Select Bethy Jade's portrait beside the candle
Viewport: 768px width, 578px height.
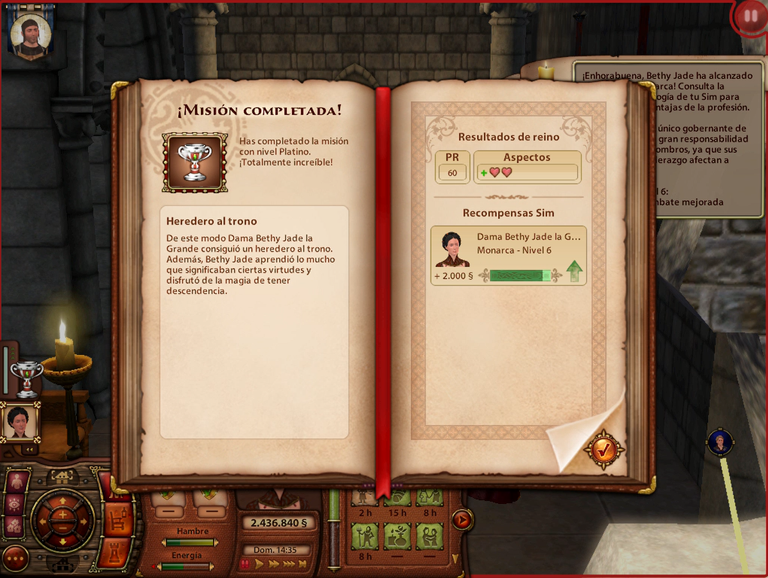pos(19,422)
